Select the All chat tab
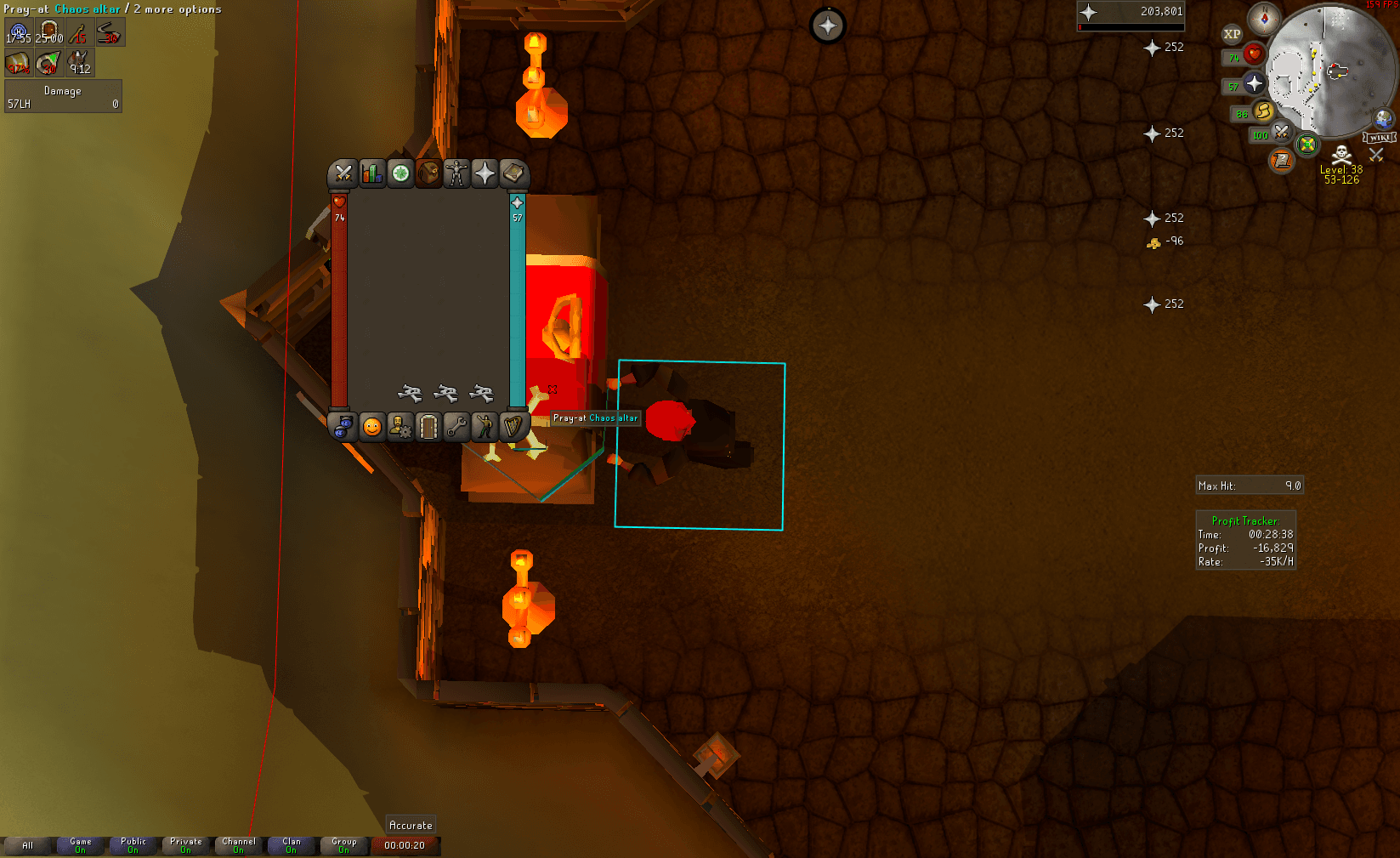Viewport: 1400px width, 858px height. pyautogui.click(x=28, y=844)
